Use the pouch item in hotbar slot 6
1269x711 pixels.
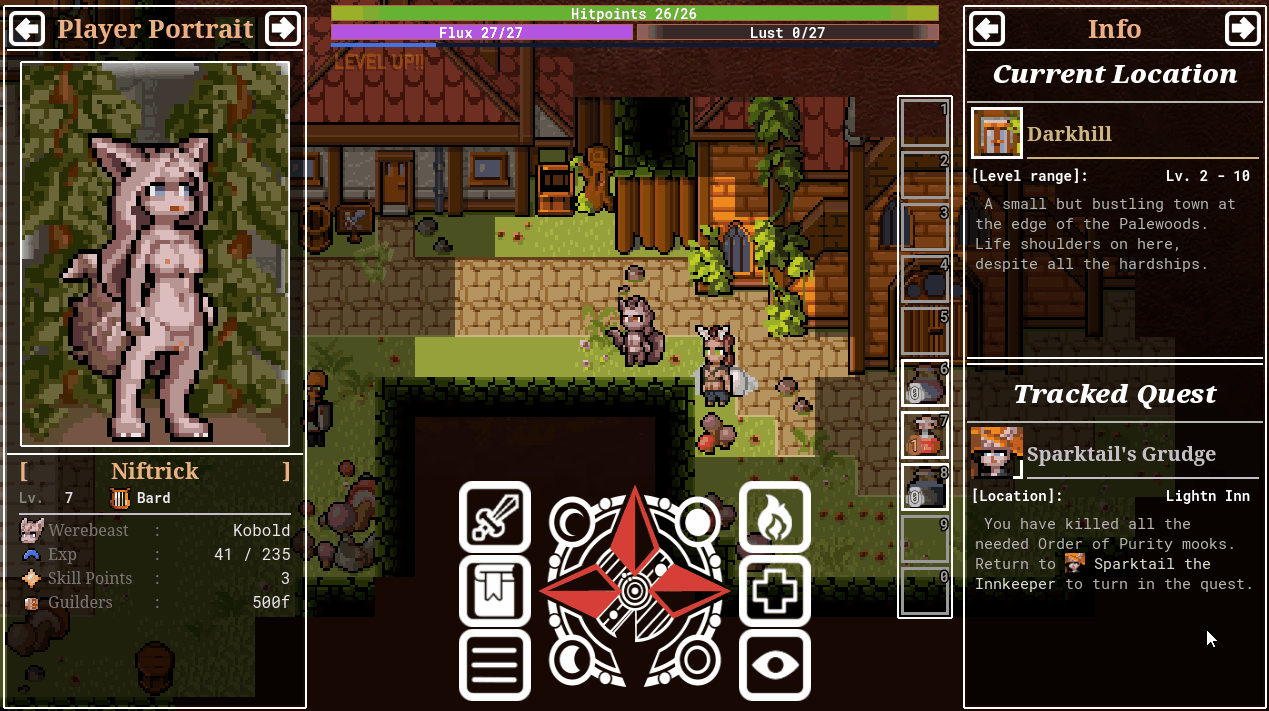point(924,383)
